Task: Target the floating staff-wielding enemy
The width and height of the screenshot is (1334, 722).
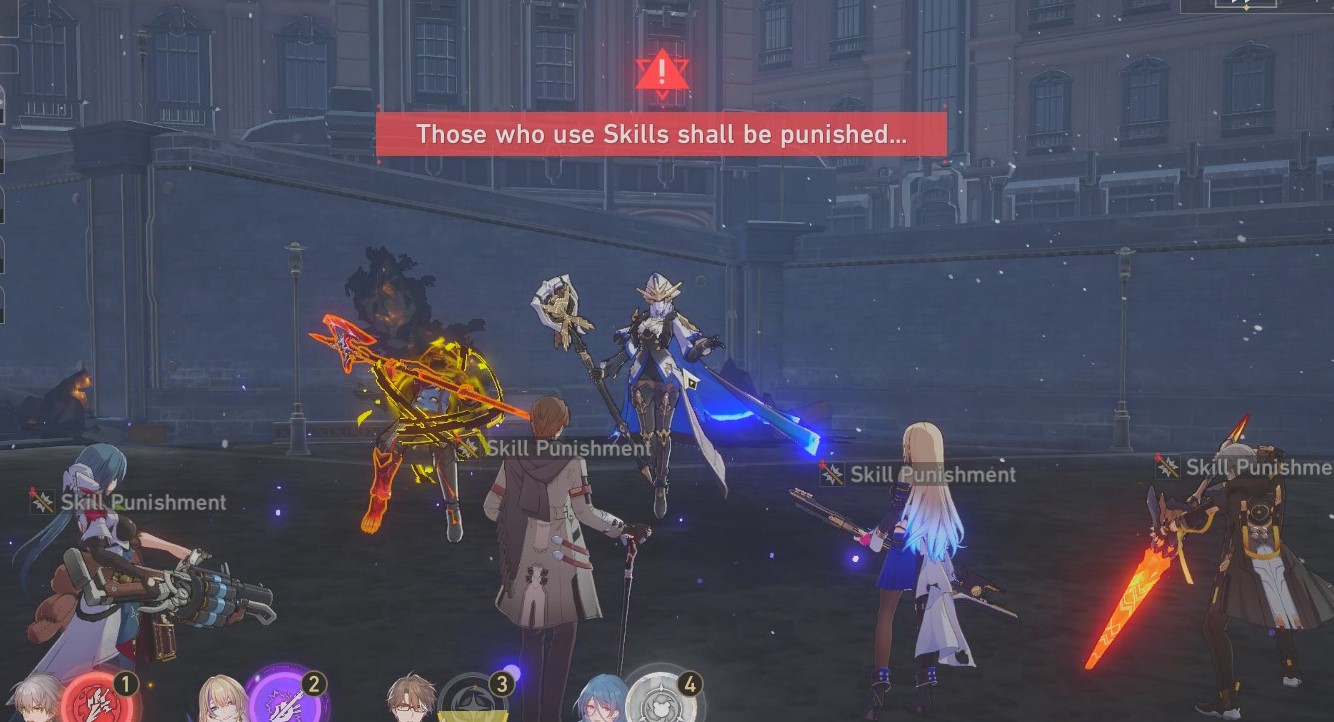Action: click(655, 370)
